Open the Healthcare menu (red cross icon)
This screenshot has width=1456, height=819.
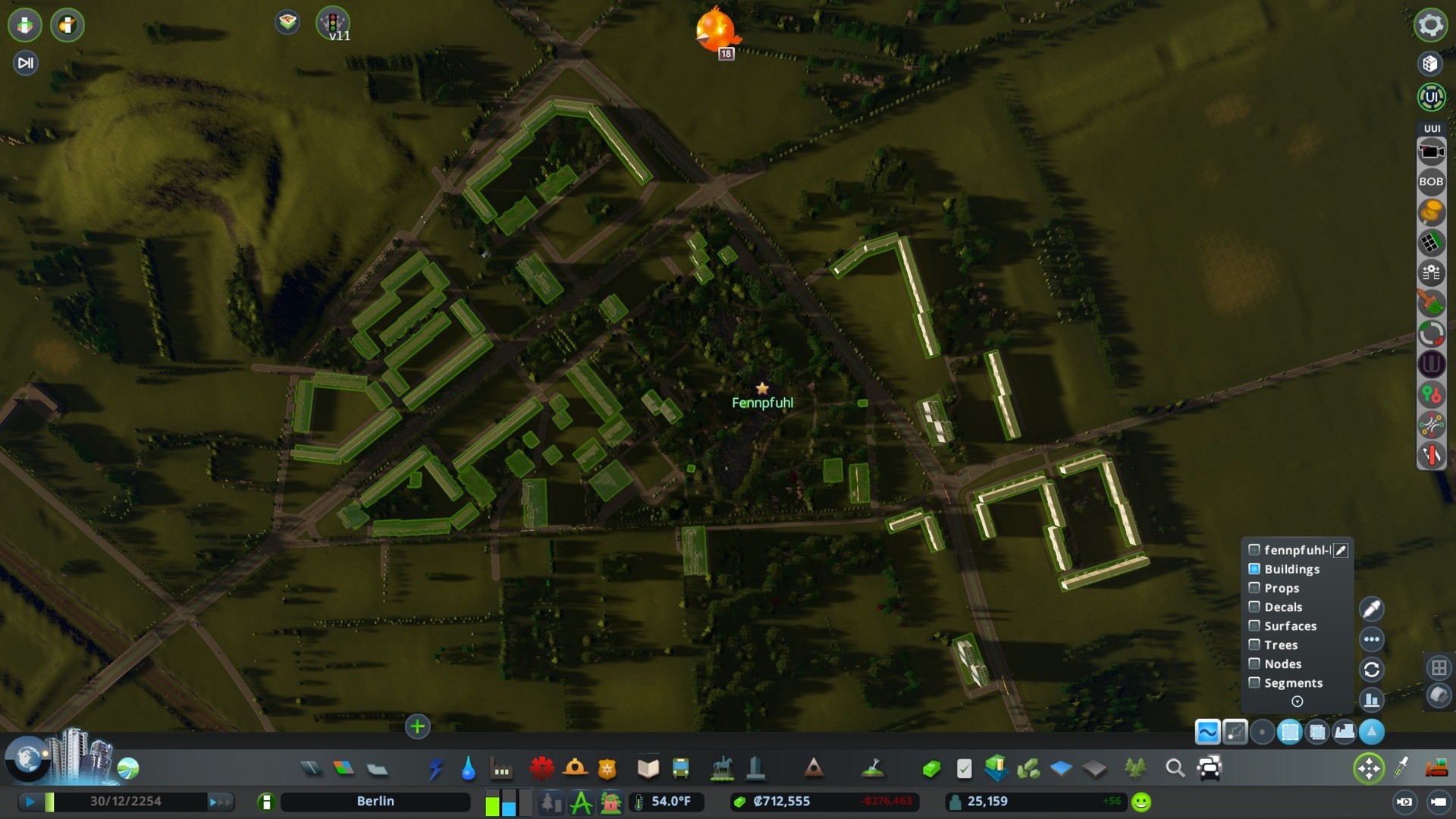click(540, 768)
